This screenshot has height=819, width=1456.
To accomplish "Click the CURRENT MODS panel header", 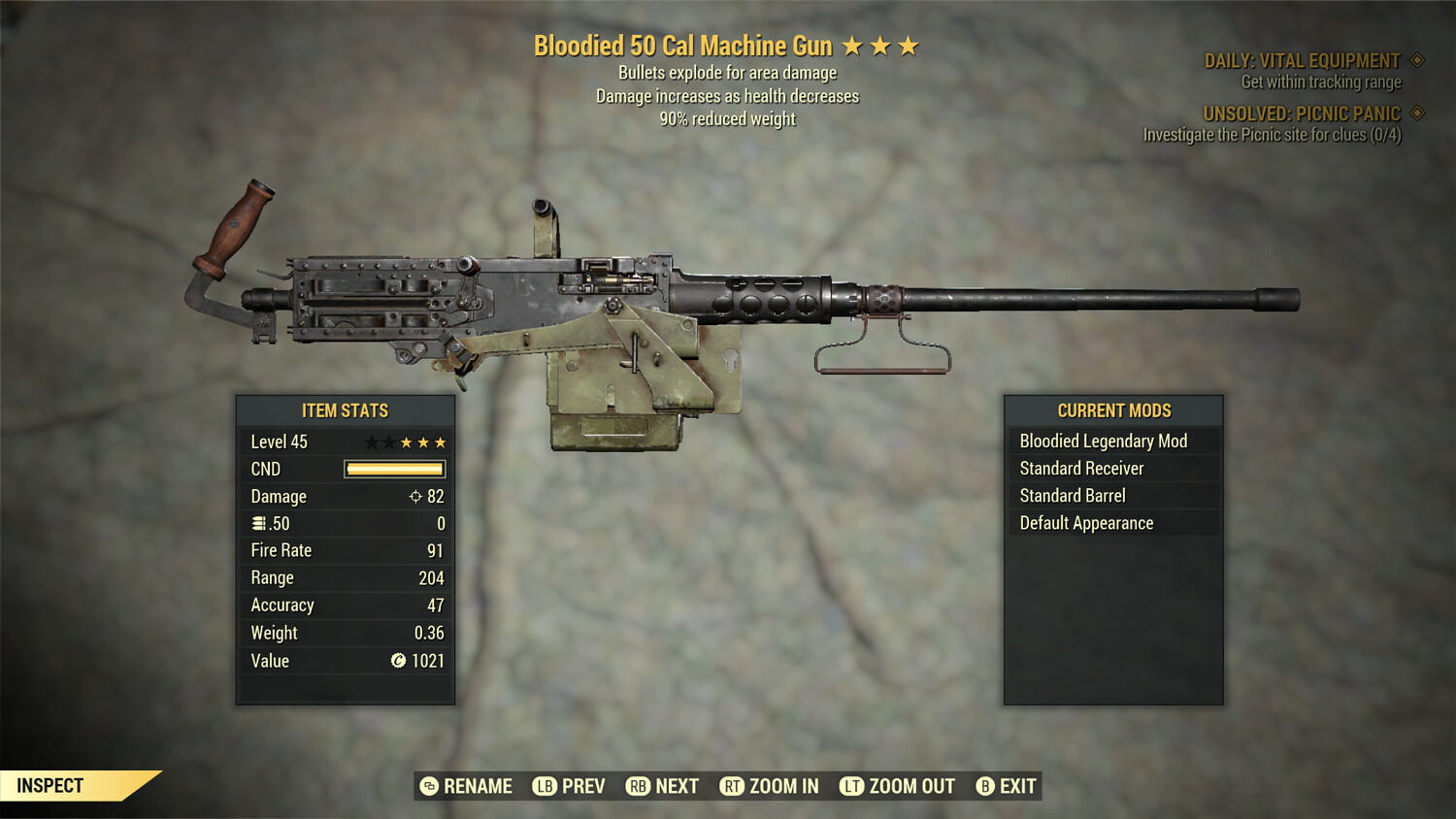I will [1112, 409].
